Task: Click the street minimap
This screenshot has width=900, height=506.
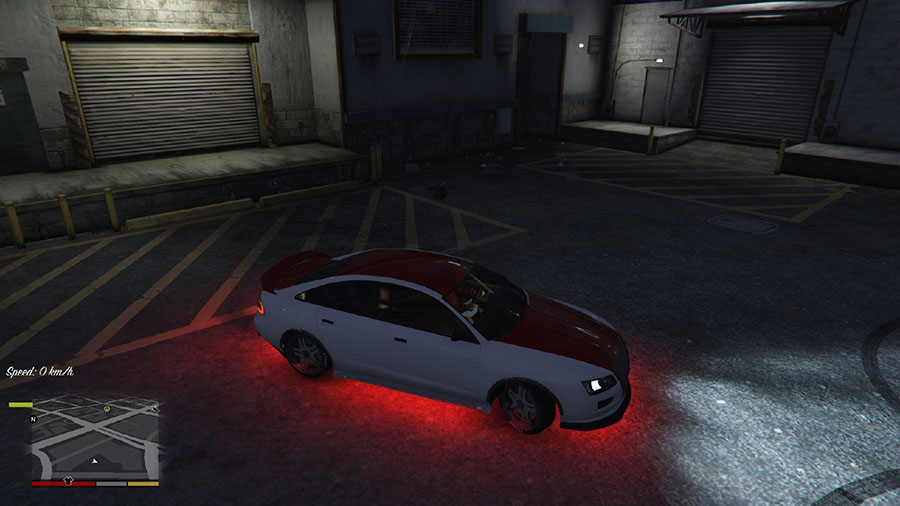Action: click(x=95, y=438)
